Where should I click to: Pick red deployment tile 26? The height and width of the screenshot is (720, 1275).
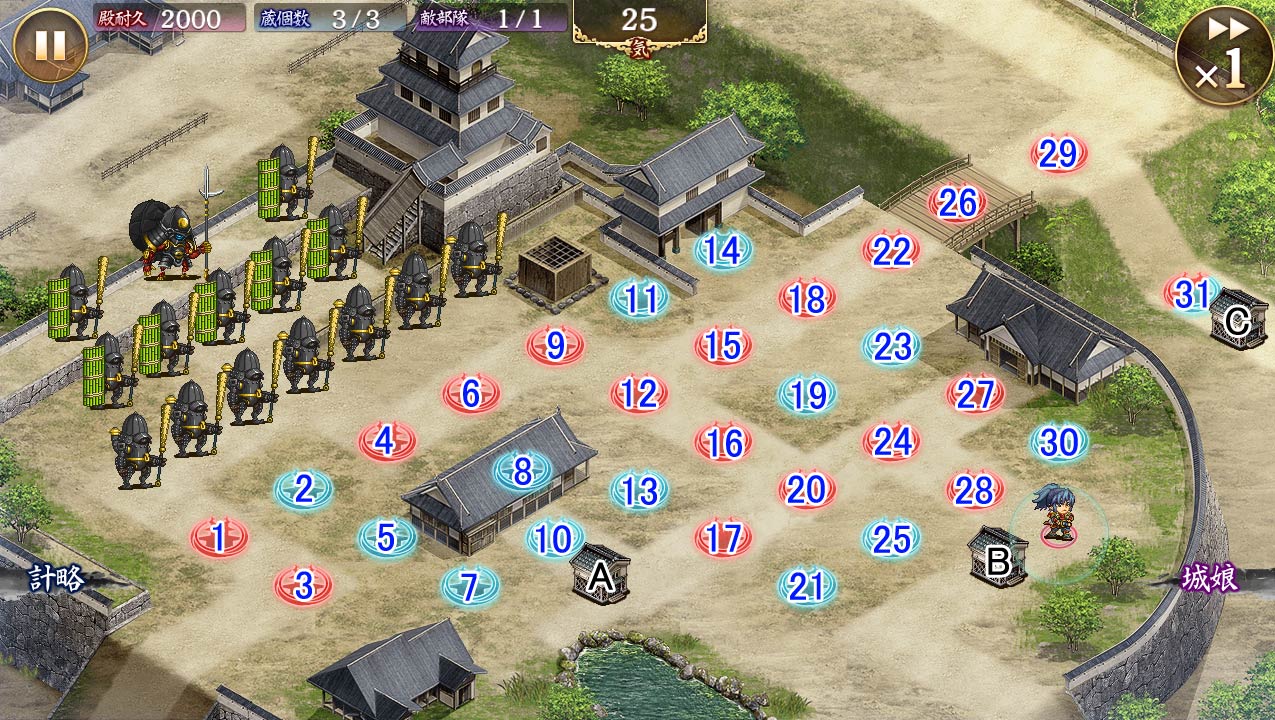tap(957, 203)
